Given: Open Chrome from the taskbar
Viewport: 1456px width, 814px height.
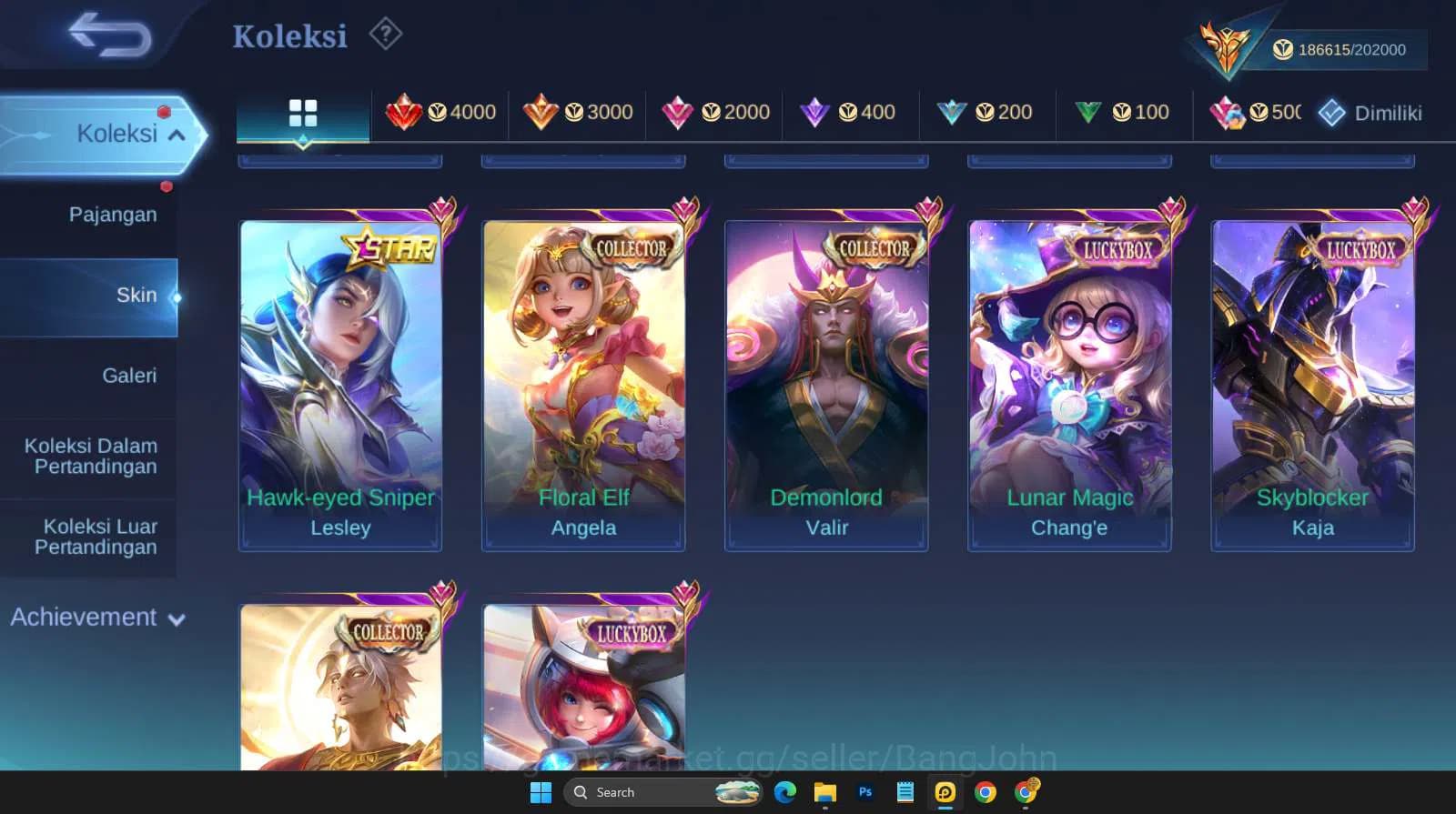Looking at the screenshot, I should pyautogui.click(x=984, y=792).
